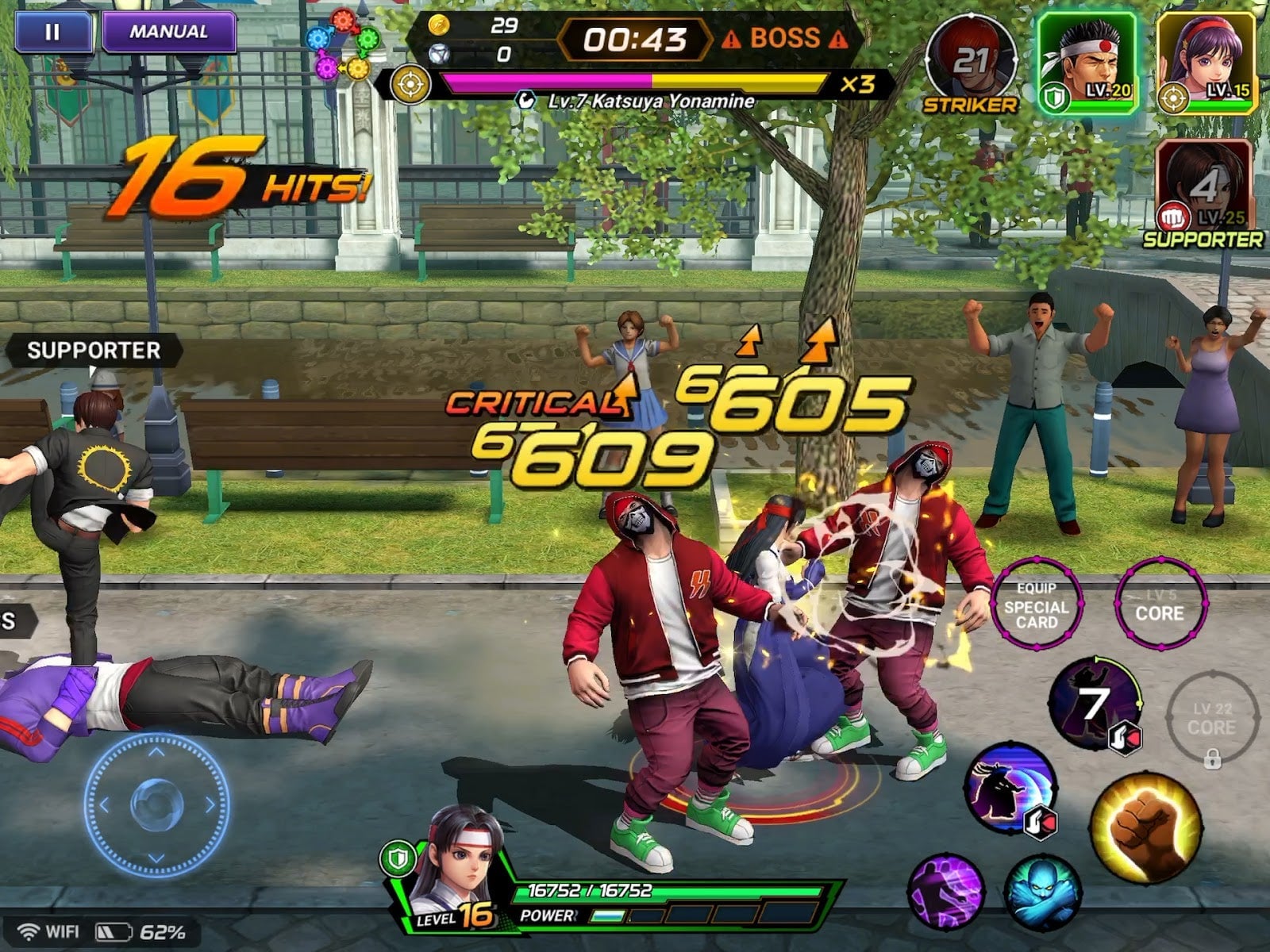Summon the LV.25 Supporter
The image size is (1270, 952).
[x=1203, y=186]
